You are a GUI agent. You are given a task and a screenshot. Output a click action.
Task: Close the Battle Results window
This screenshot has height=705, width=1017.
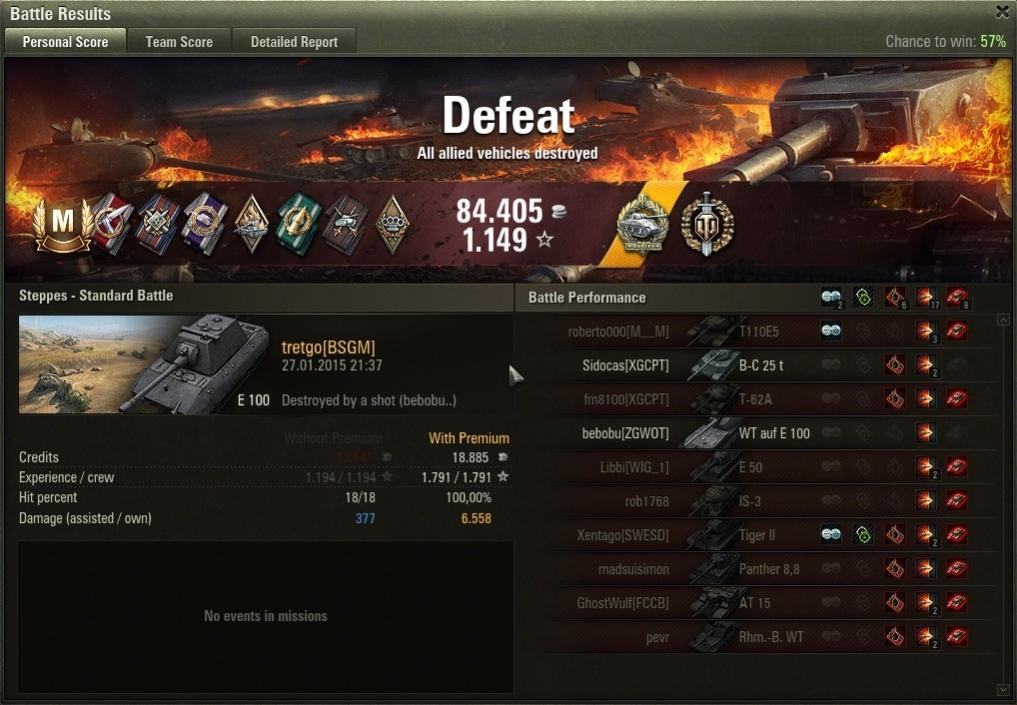1002,12
